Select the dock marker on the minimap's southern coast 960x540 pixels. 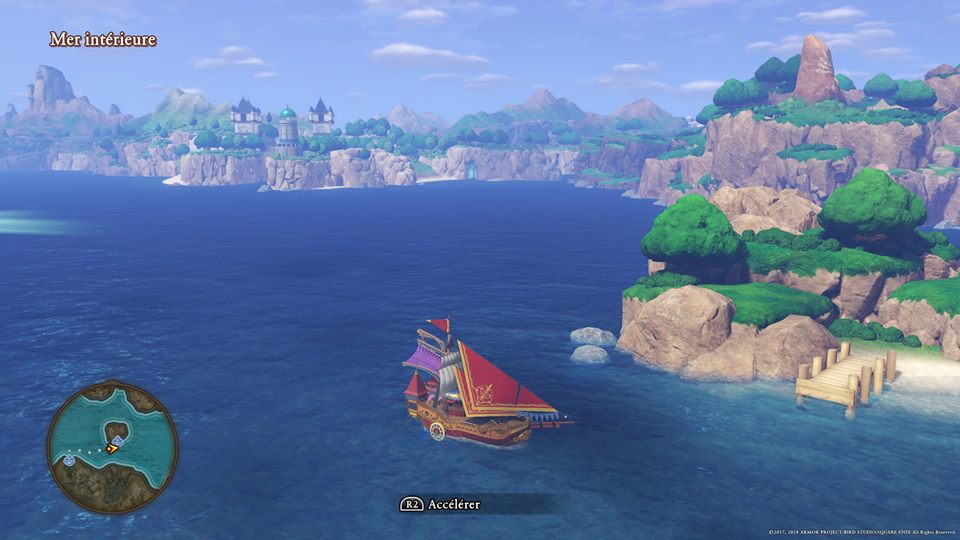[69, 459]
